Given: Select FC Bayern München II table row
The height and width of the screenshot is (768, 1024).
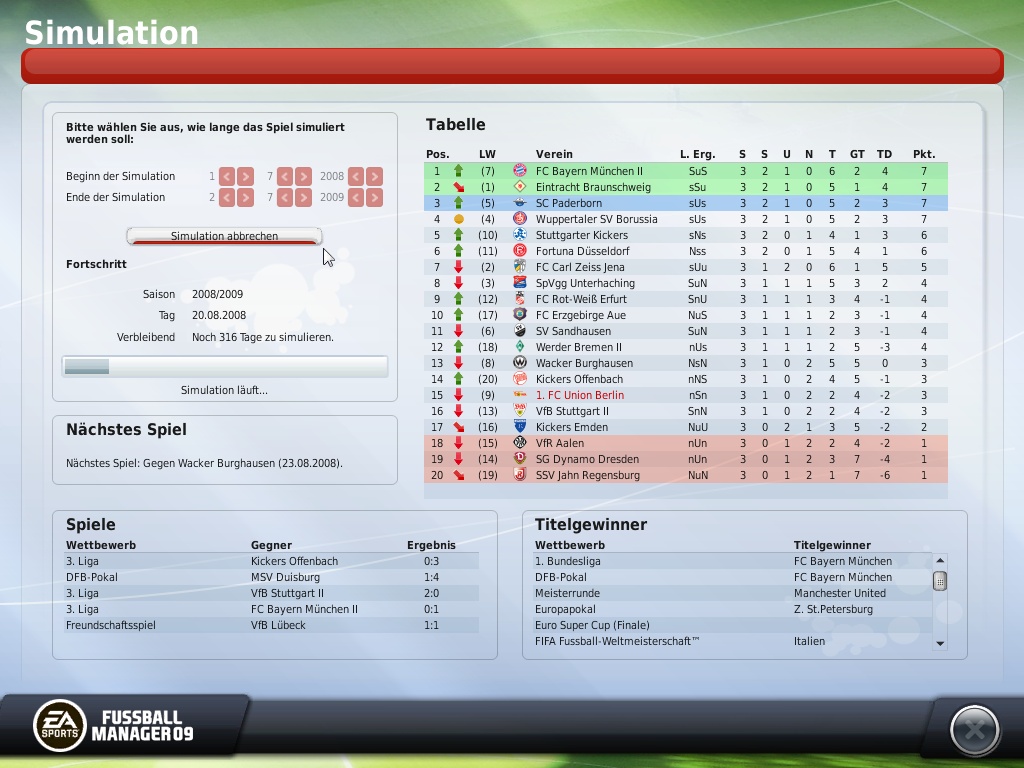Looking at the screenshot, I should [589, 171].
